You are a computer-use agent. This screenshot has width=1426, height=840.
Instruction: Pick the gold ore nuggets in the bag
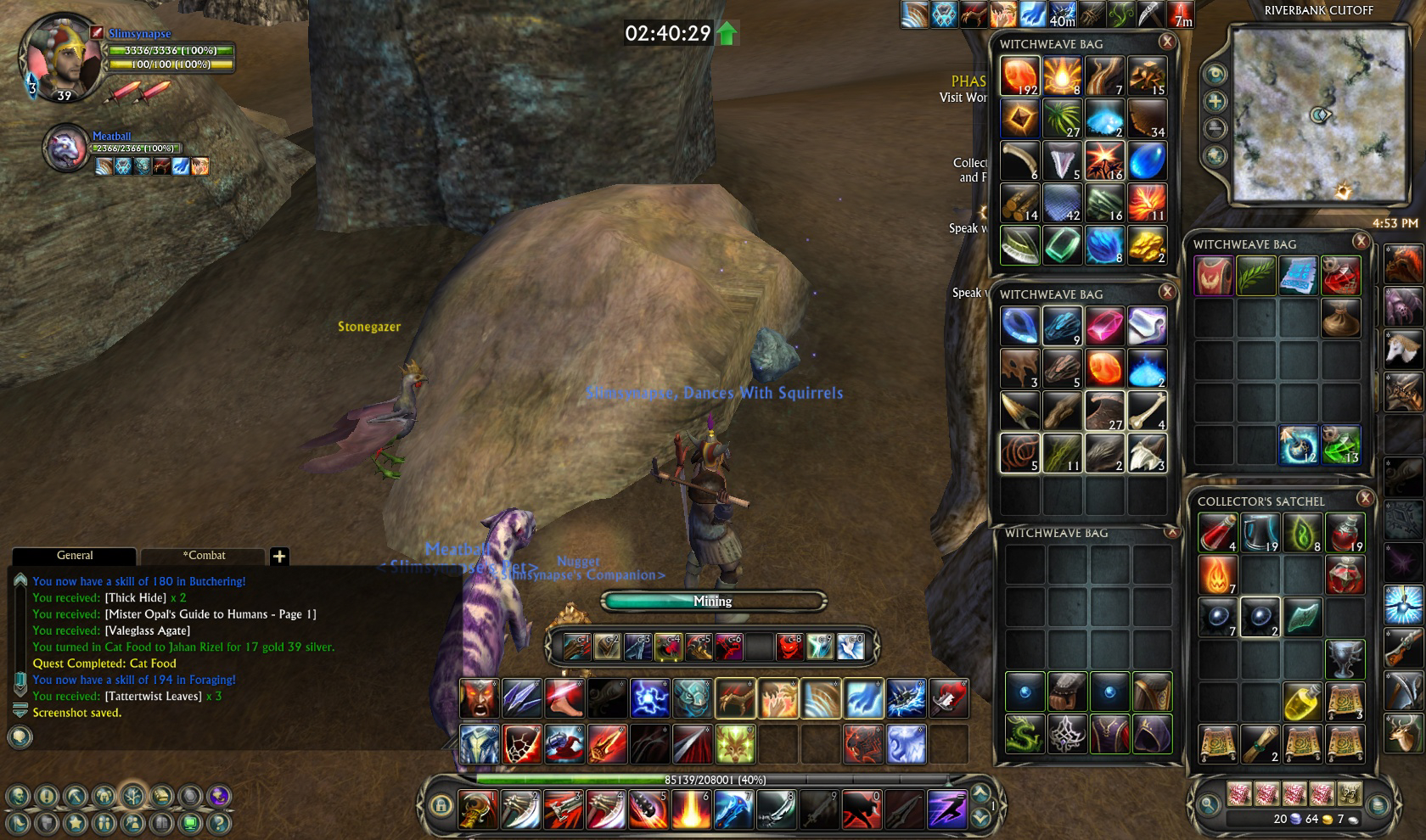[x=1147, y=246]
